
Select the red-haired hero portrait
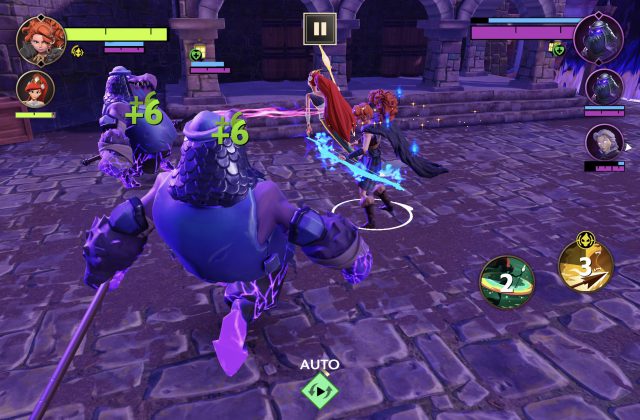(41, 41)
